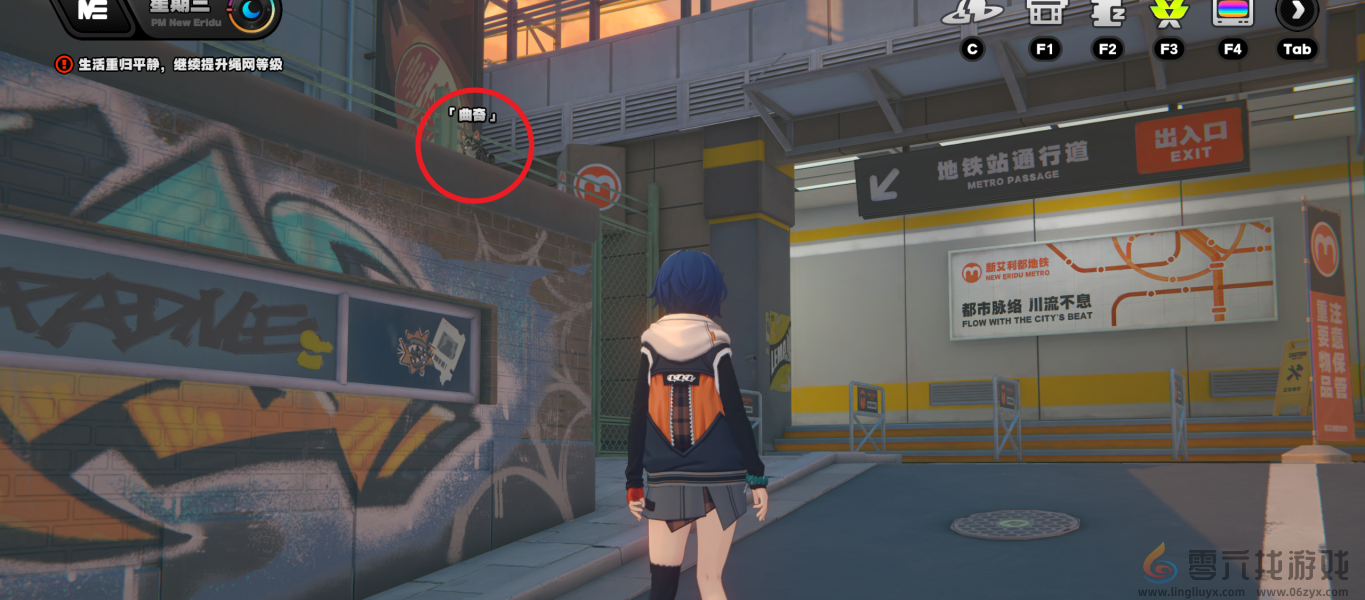The image size is (1365, 600).
Task: Open the ringed planet icon menu
Action: [x=972, y=11]
